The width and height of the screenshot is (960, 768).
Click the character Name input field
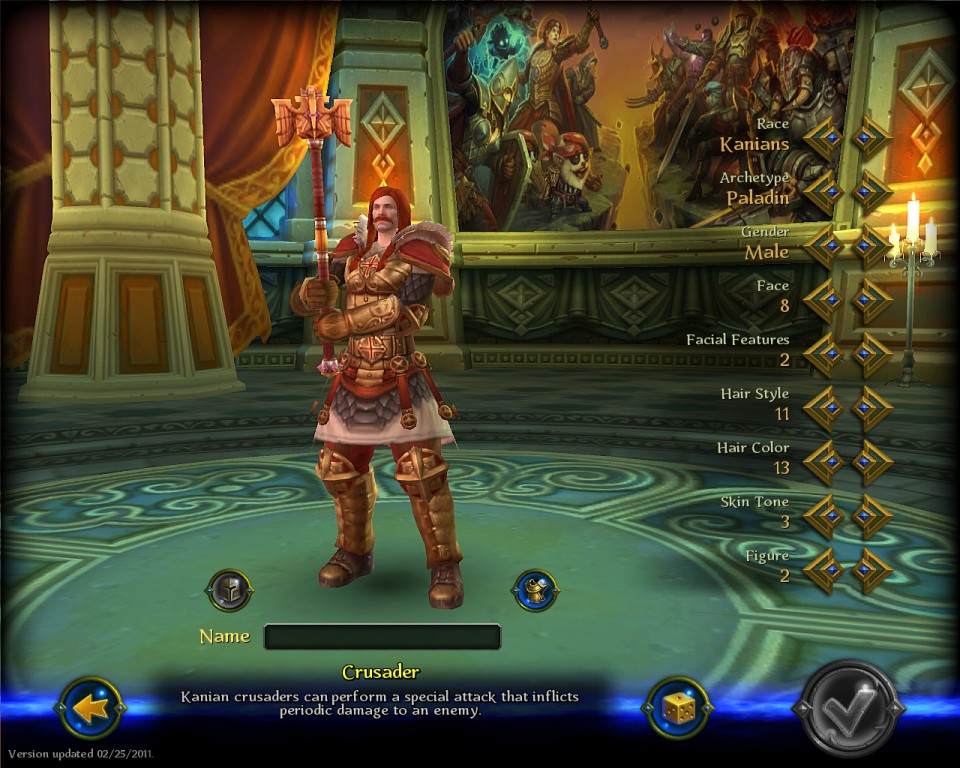pos(382,637)
